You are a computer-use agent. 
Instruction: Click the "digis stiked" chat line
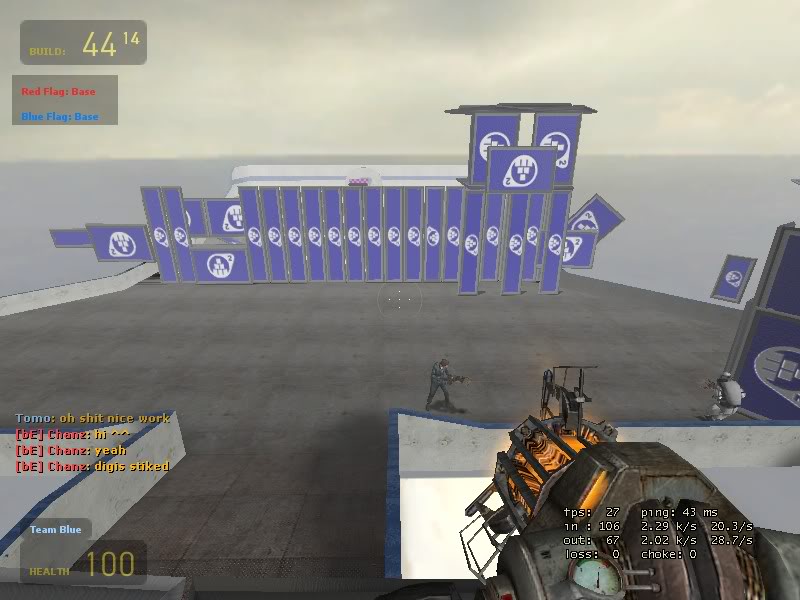pos(92,466)
